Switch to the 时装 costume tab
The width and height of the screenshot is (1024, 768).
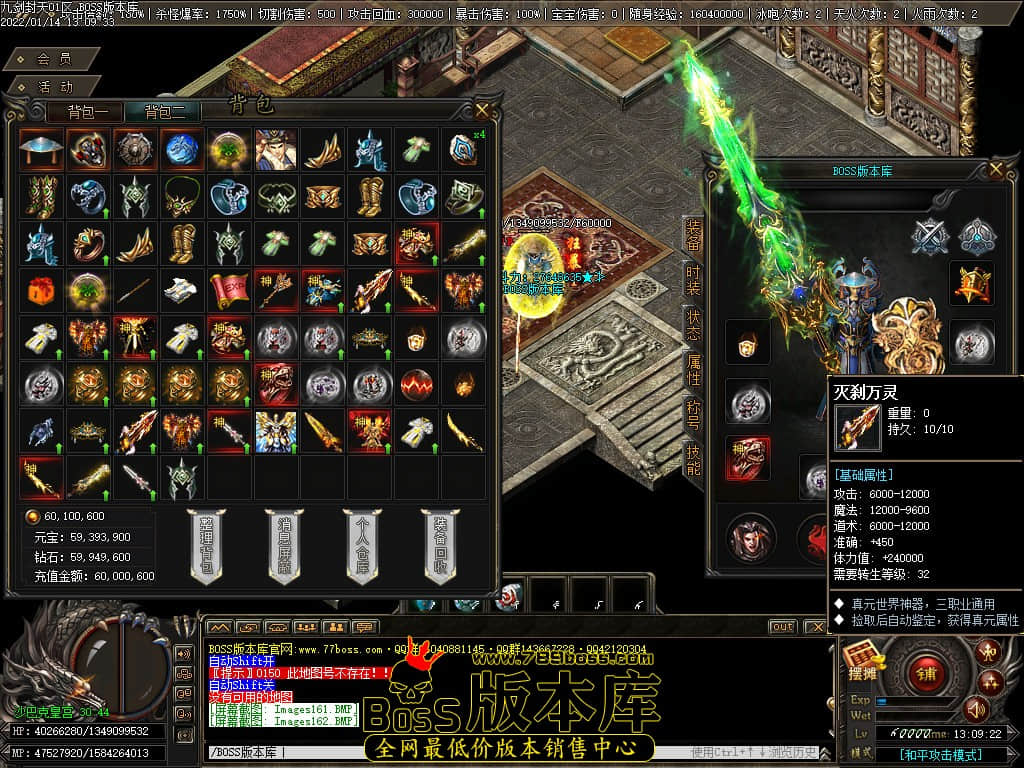[x=692, y=281]
